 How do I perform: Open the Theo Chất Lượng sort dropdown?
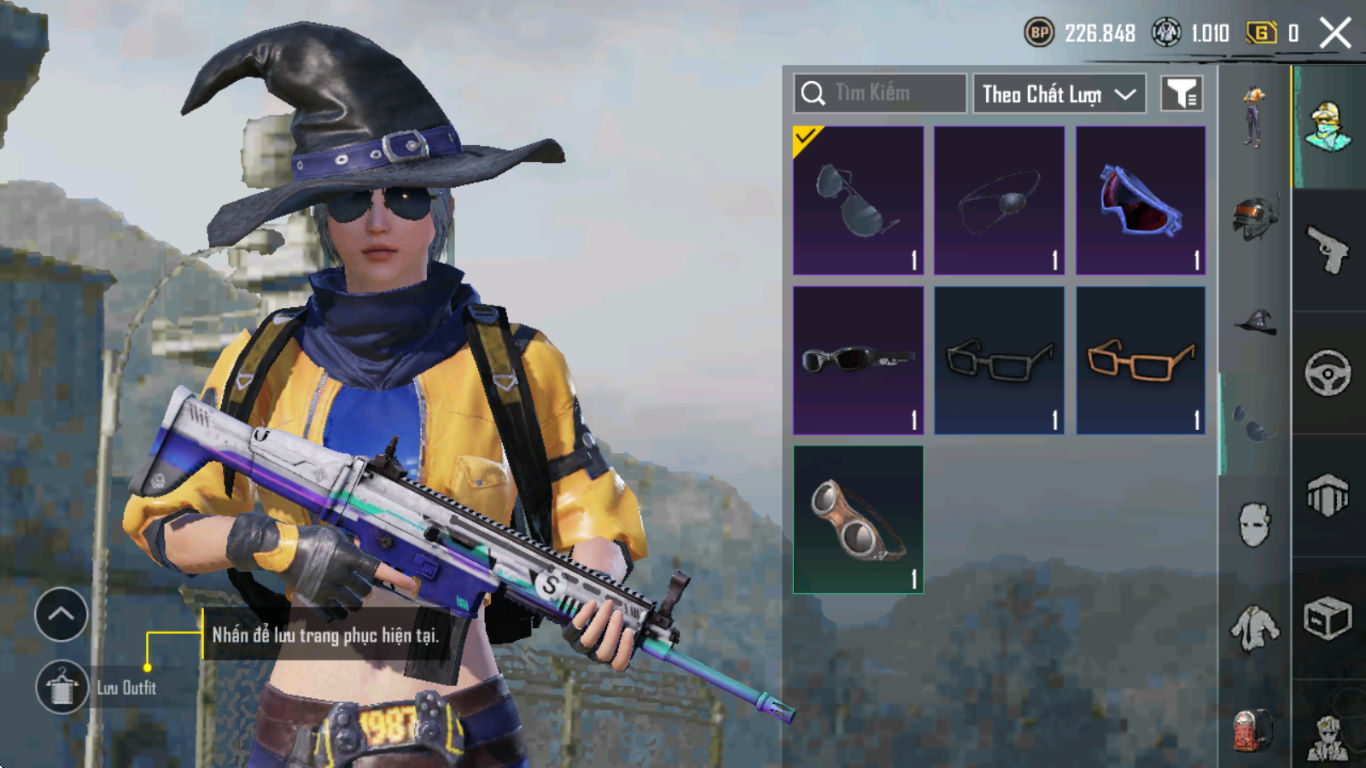coord(1059,94)
